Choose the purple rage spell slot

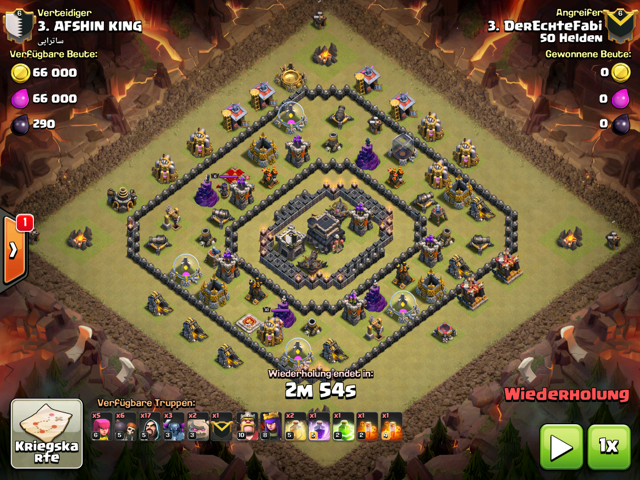tap(319, 427)
